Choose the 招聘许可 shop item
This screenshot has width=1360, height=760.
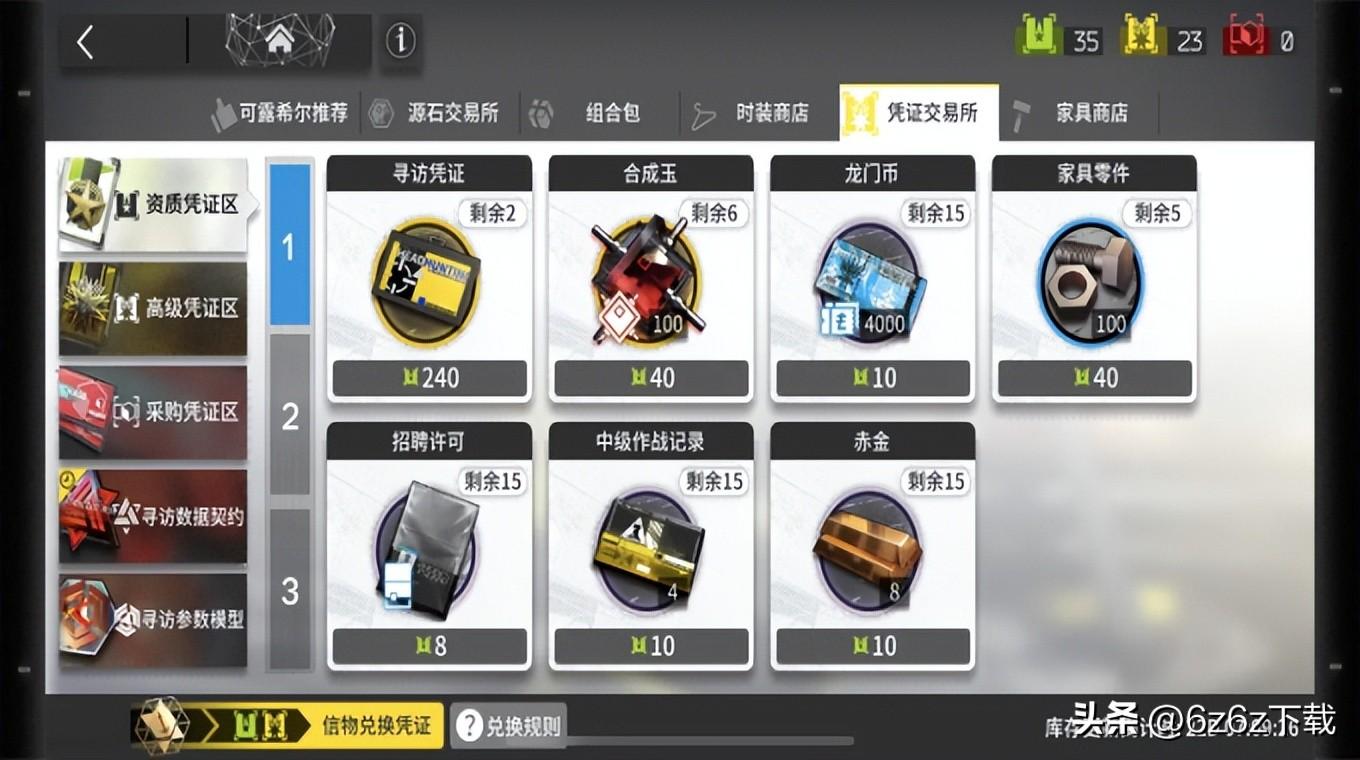pos(429,546)
